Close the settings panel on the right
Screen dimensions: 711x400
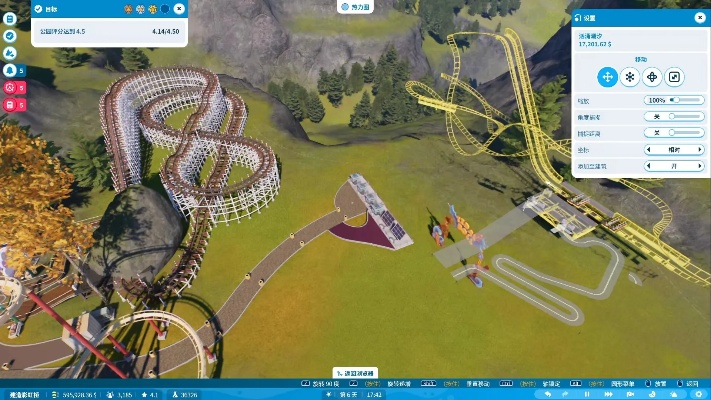coord(698,17)
